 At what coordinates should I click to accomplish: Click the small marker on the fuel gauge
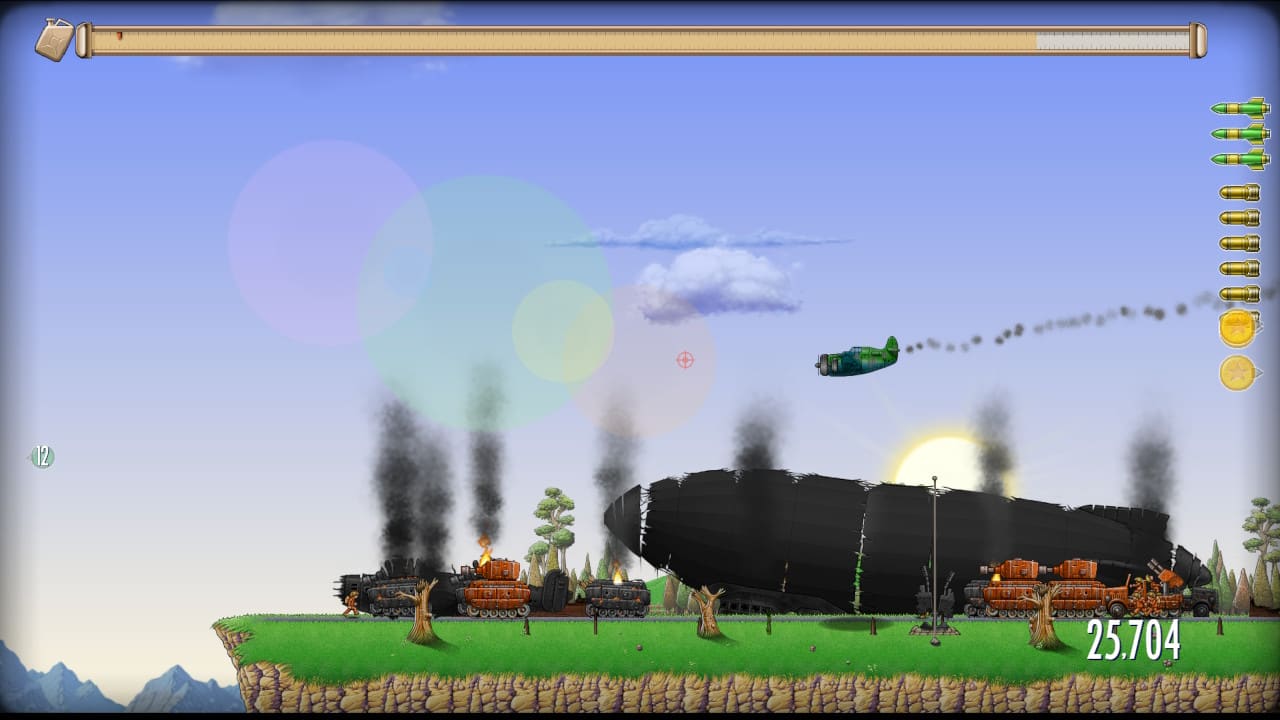[122, 35]
